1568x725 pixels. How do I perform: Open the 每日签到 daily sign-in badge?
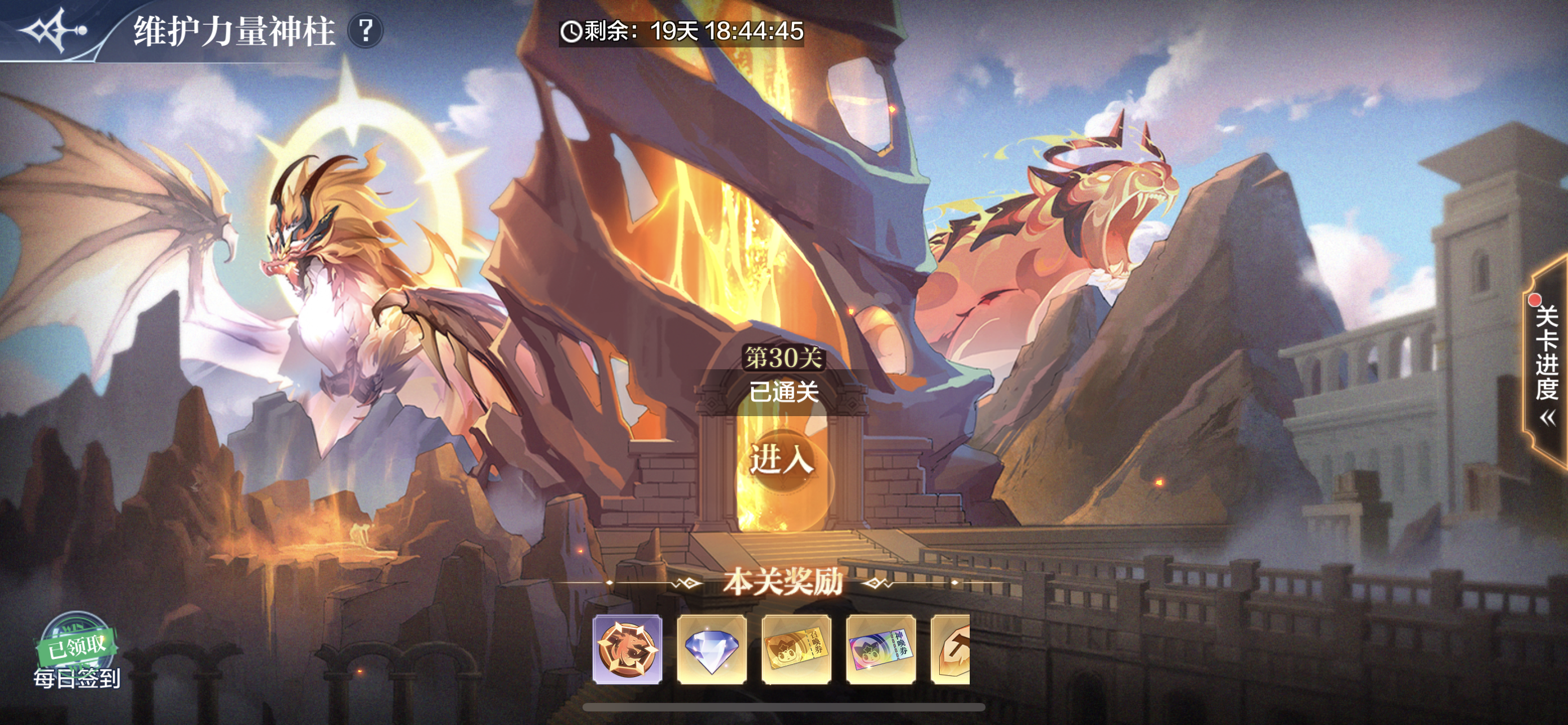pos(77,652)
